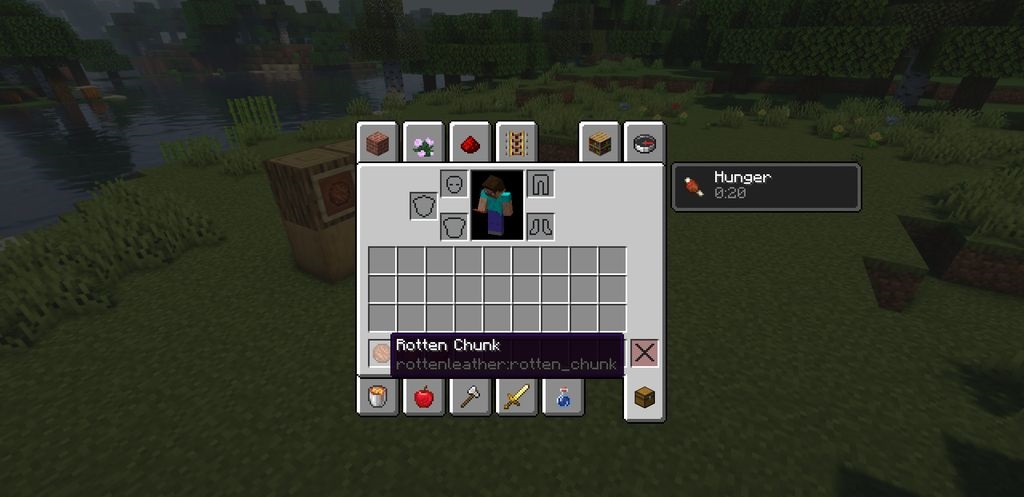Switch to the pink flower Decoration tab
The image size is (1024, 497).
coord(423,145)
